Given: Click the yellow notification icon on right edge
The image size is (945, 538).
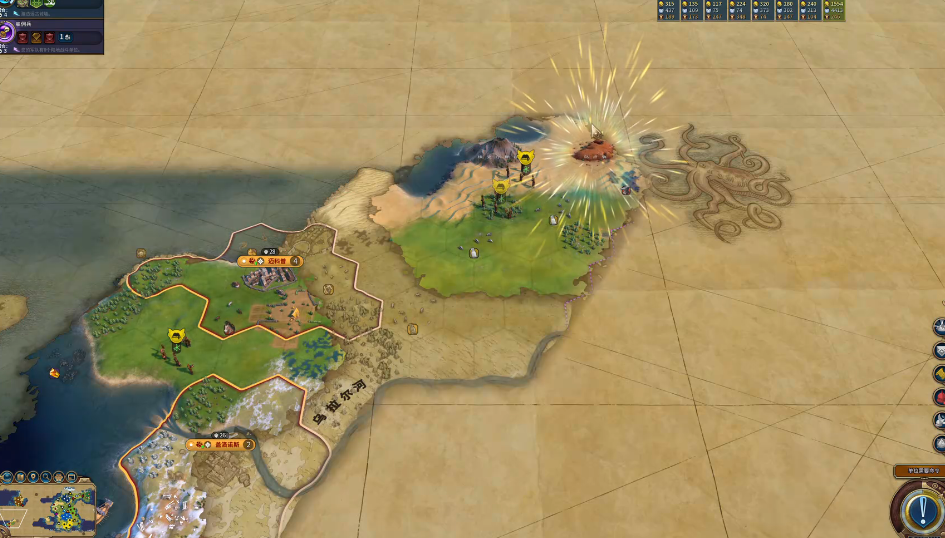Looking at the screenshot, I should [940, 373].
